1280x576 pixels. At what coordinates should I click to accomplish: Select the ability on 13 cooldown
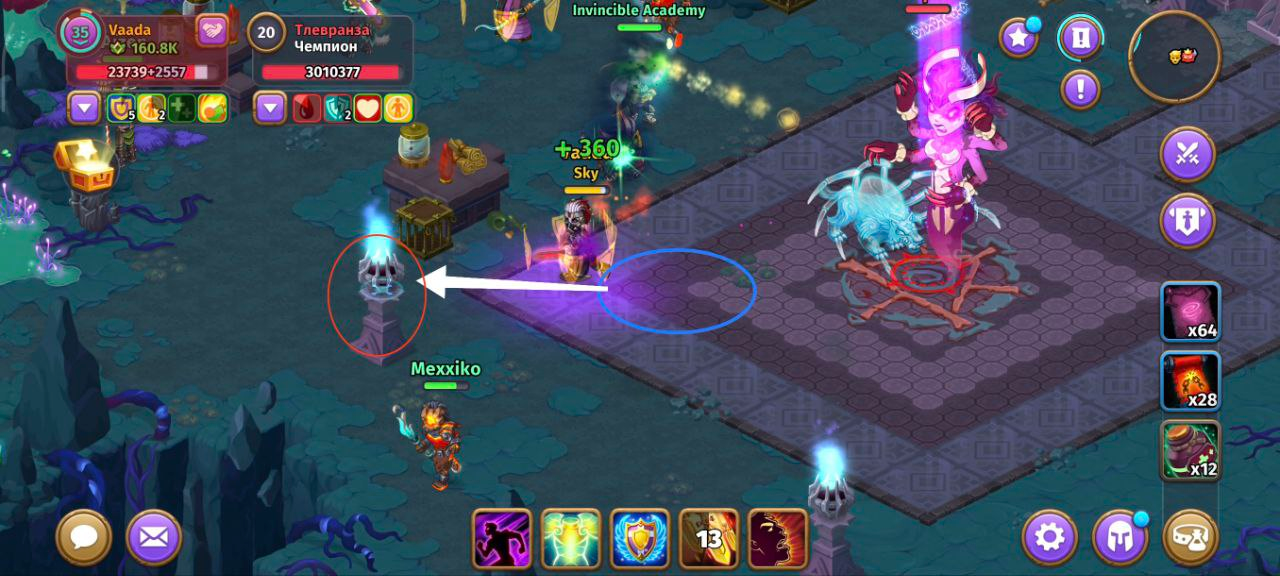click(709, 539)
